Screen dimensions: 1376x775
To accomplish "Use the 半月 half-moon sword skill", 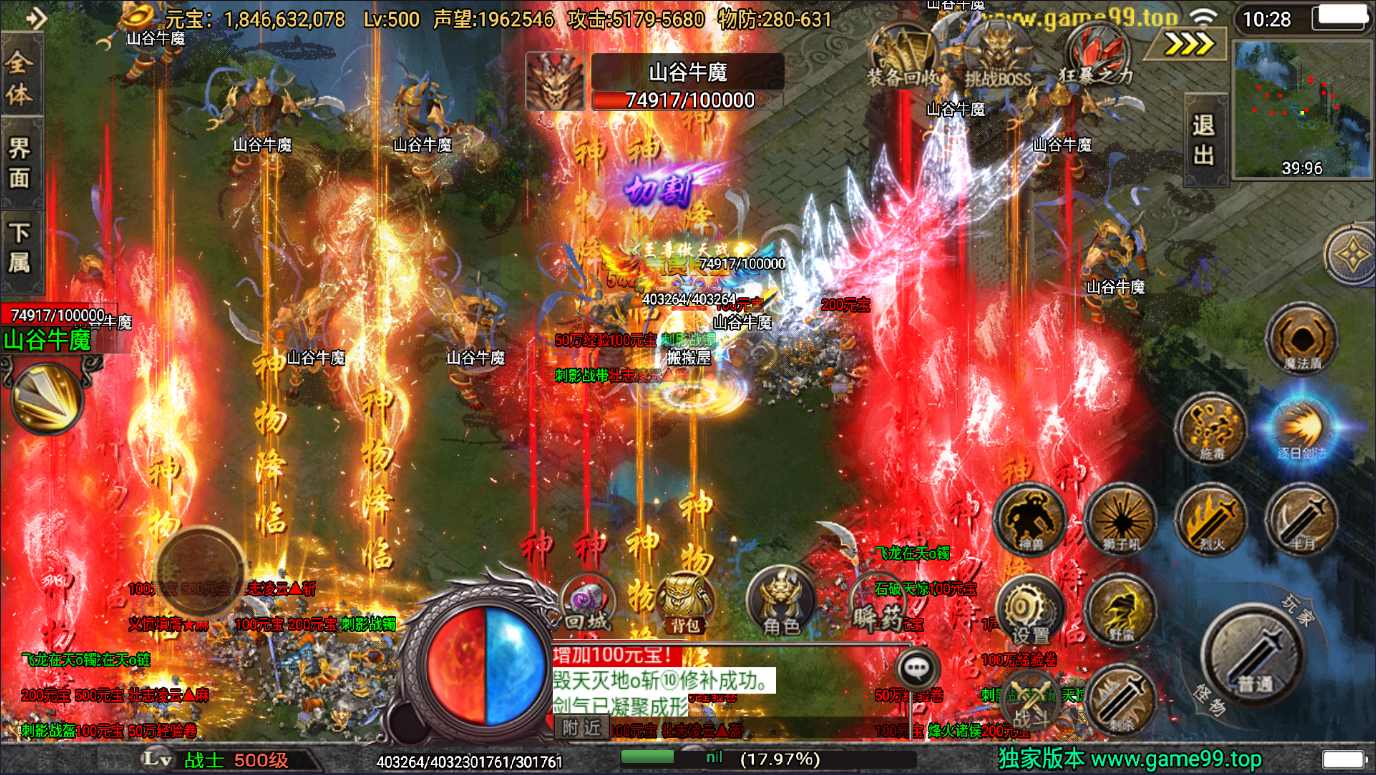I will click(1301, 518).
